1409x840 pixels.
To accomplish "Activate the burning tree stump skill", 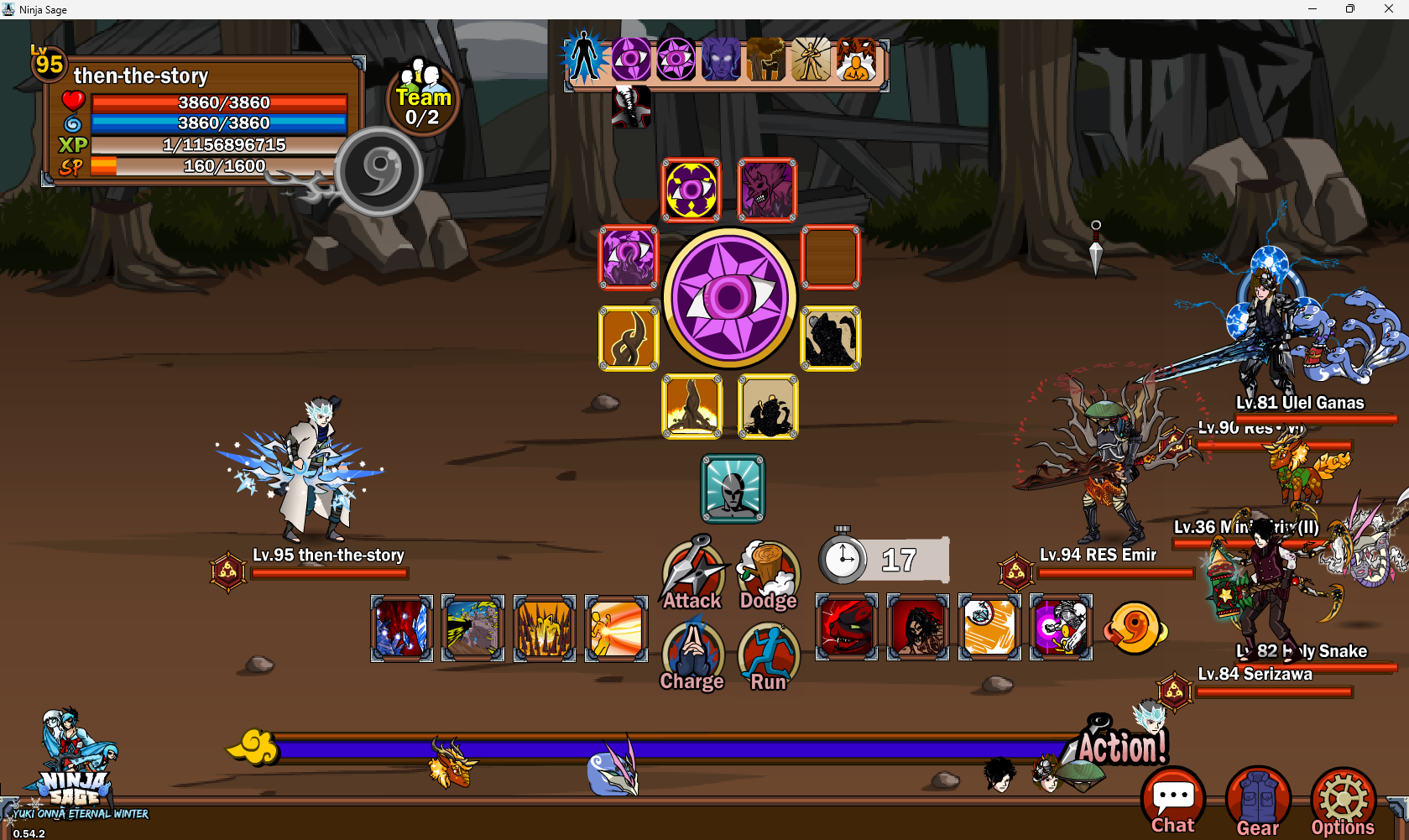I will 691,406.
